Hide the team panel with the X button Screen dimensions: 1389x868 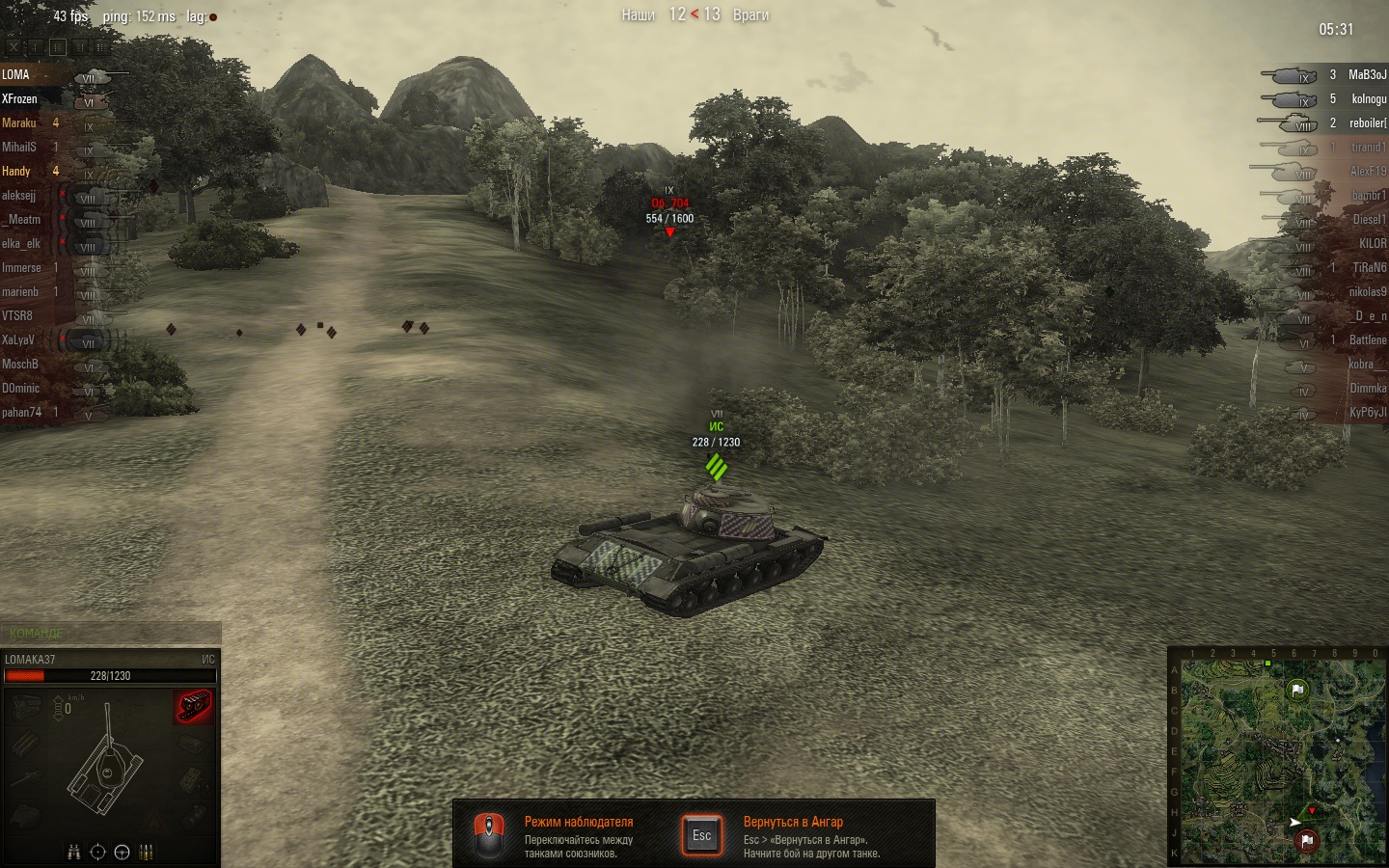[13, 46]
